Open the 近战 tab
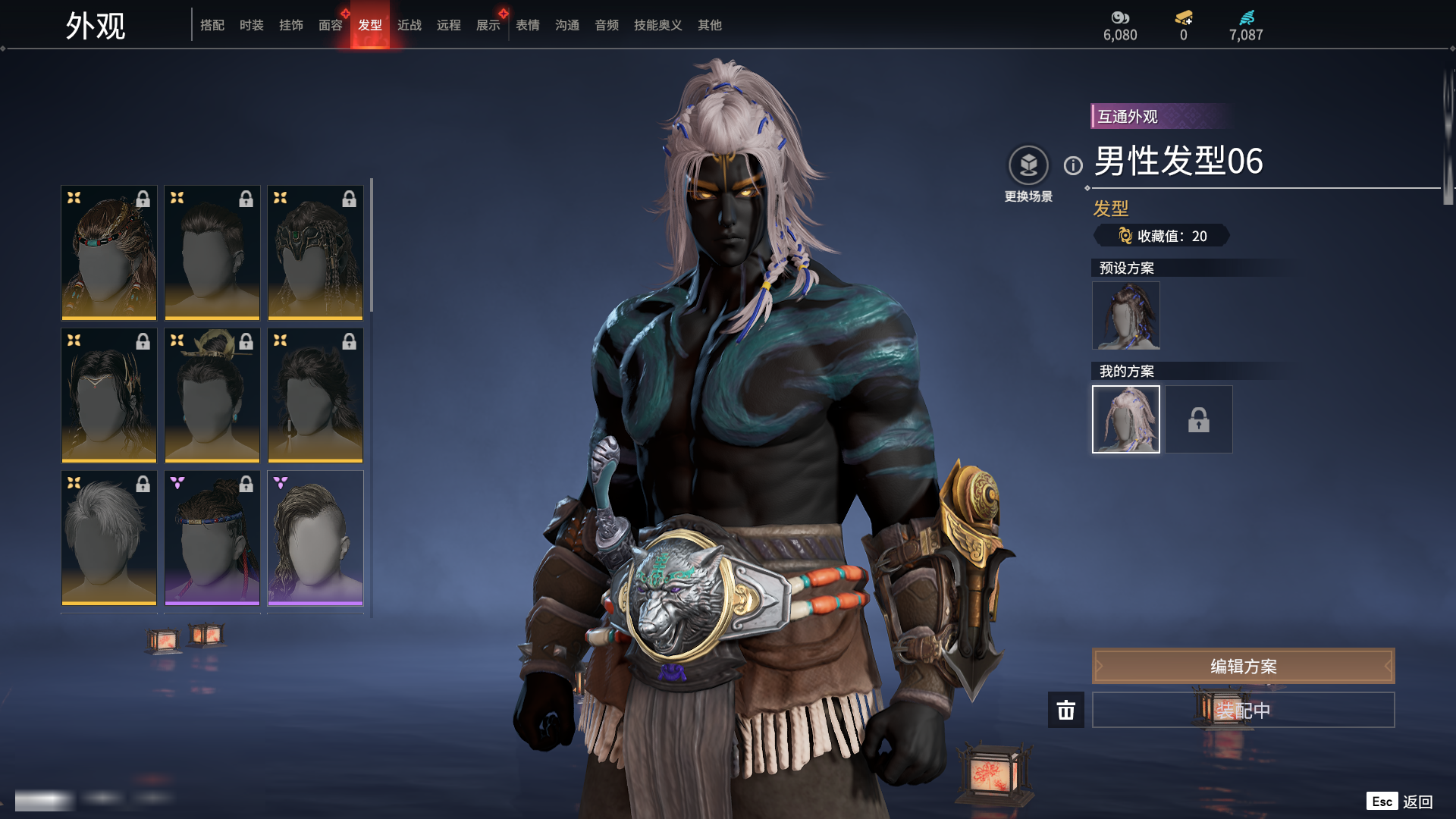Viewport: 1456px width, 819px height. 409,25
